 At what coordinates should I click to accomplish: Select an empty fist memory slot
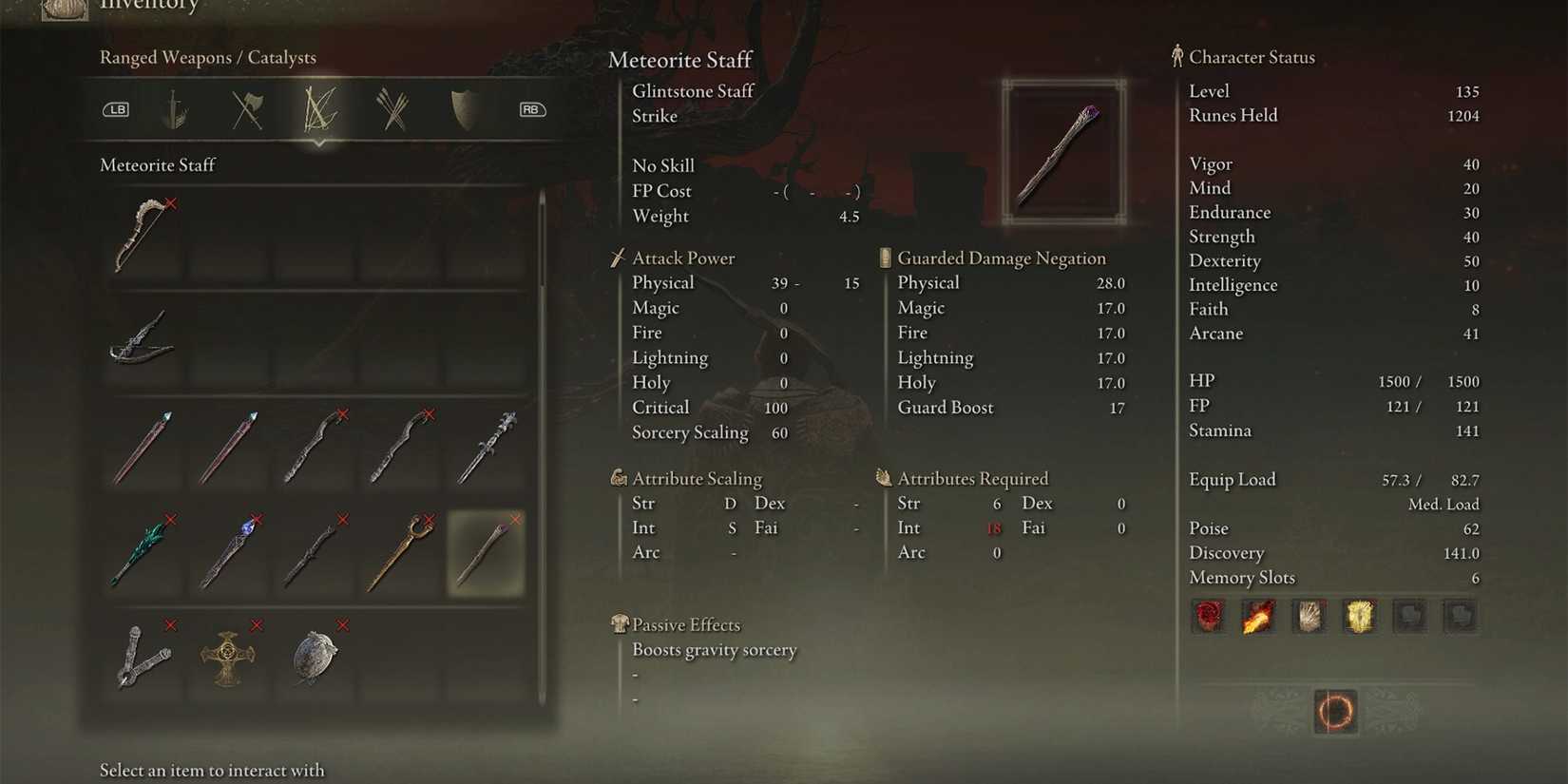tap(1410, 616)
